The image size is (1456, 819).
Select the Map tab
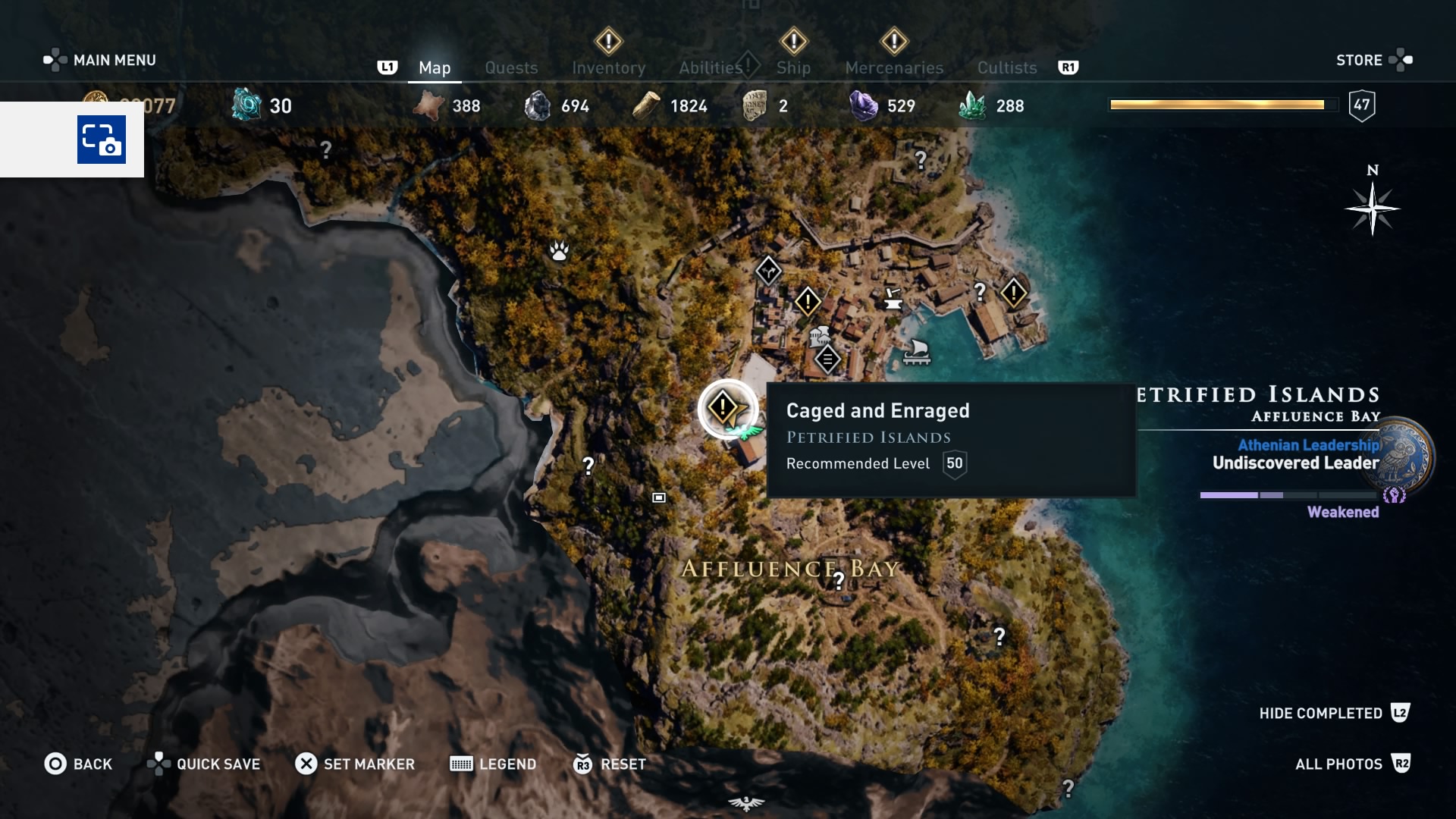tap(435, 67)
